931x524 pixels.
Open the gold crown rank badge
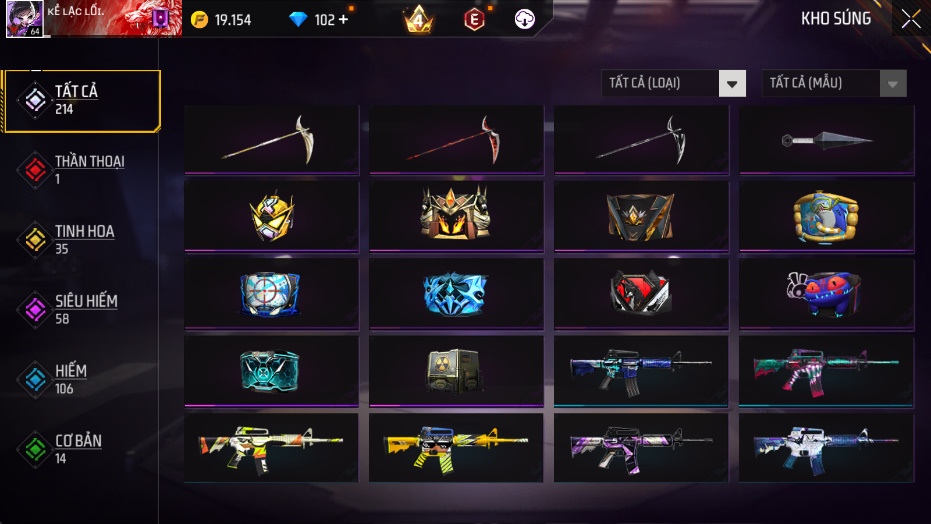(x=418, y=19)
